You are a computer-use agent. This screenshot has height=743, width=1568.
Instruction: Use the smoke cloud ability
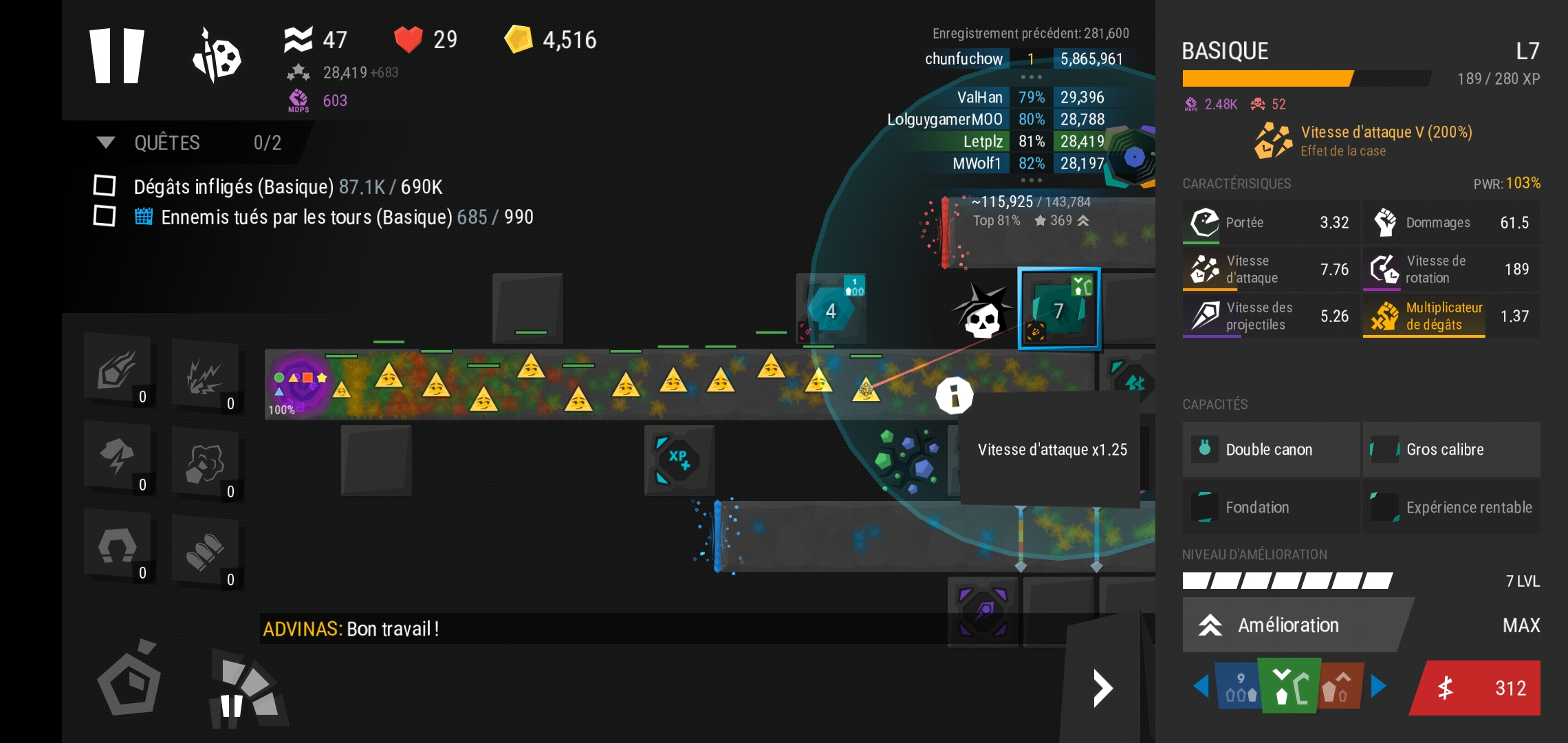pyautogui.click(x=205, y=462)
